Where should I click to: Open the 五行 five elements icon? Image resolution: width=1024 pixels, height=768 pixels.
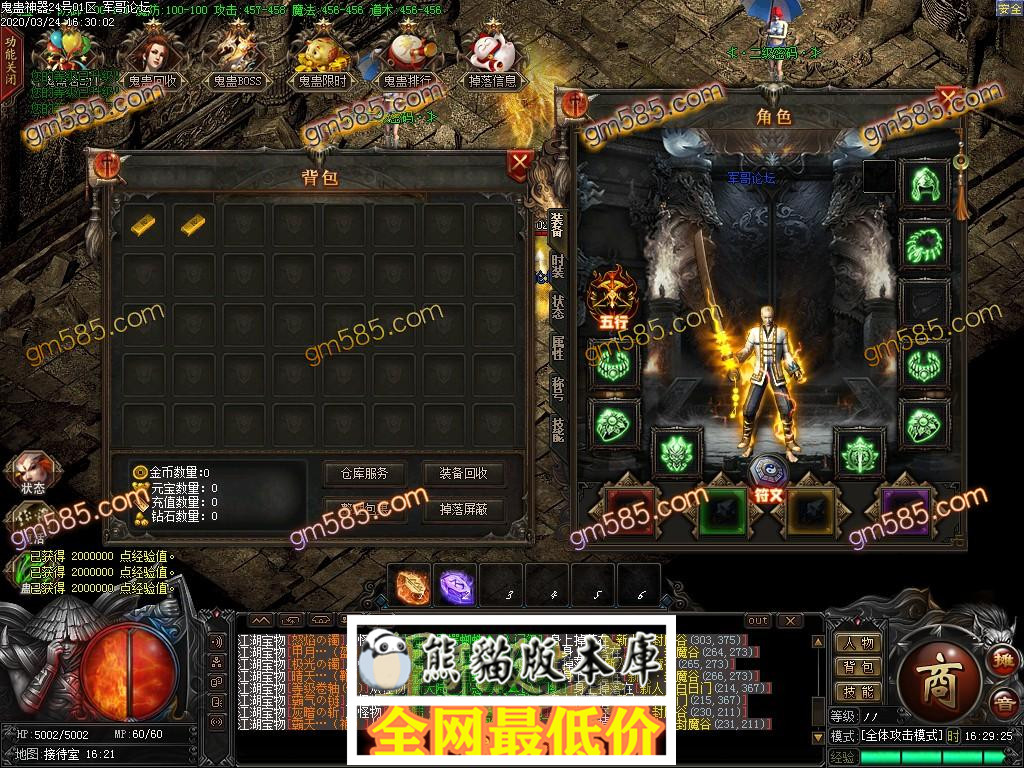612,296
